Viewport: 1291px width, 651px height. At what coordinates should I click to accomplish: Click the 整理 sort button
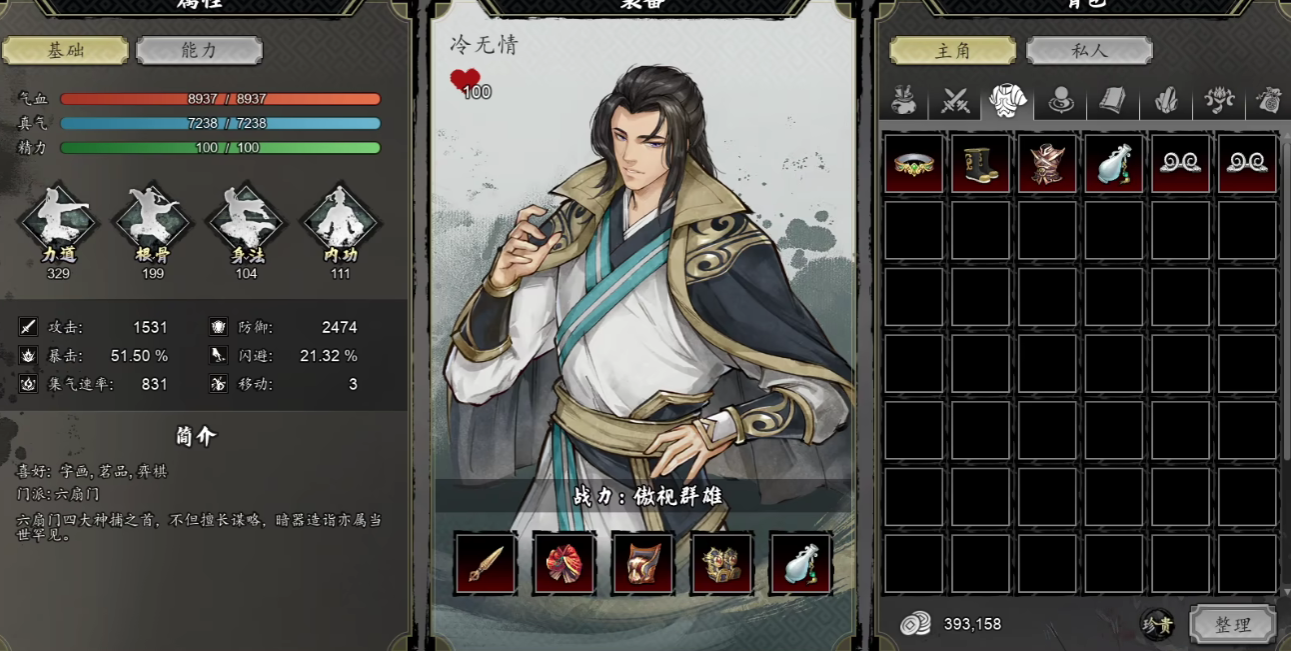tap(1232, 624)
